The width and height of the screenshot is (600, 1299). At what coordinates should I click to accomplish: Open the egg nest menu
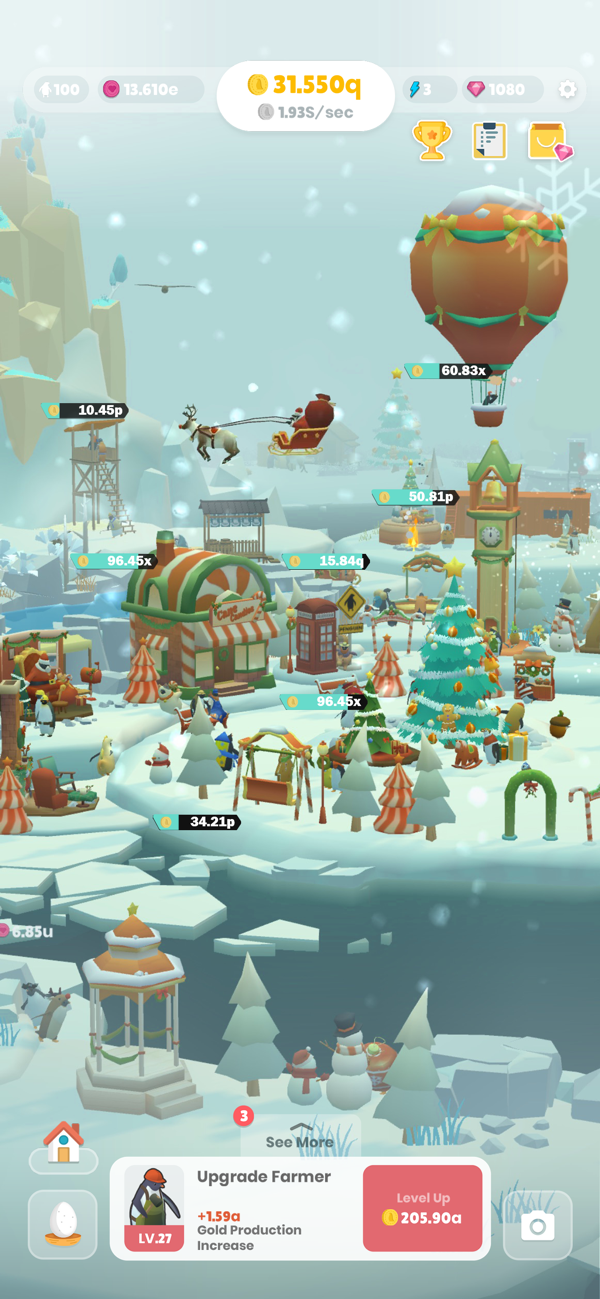coord(63,1224)
